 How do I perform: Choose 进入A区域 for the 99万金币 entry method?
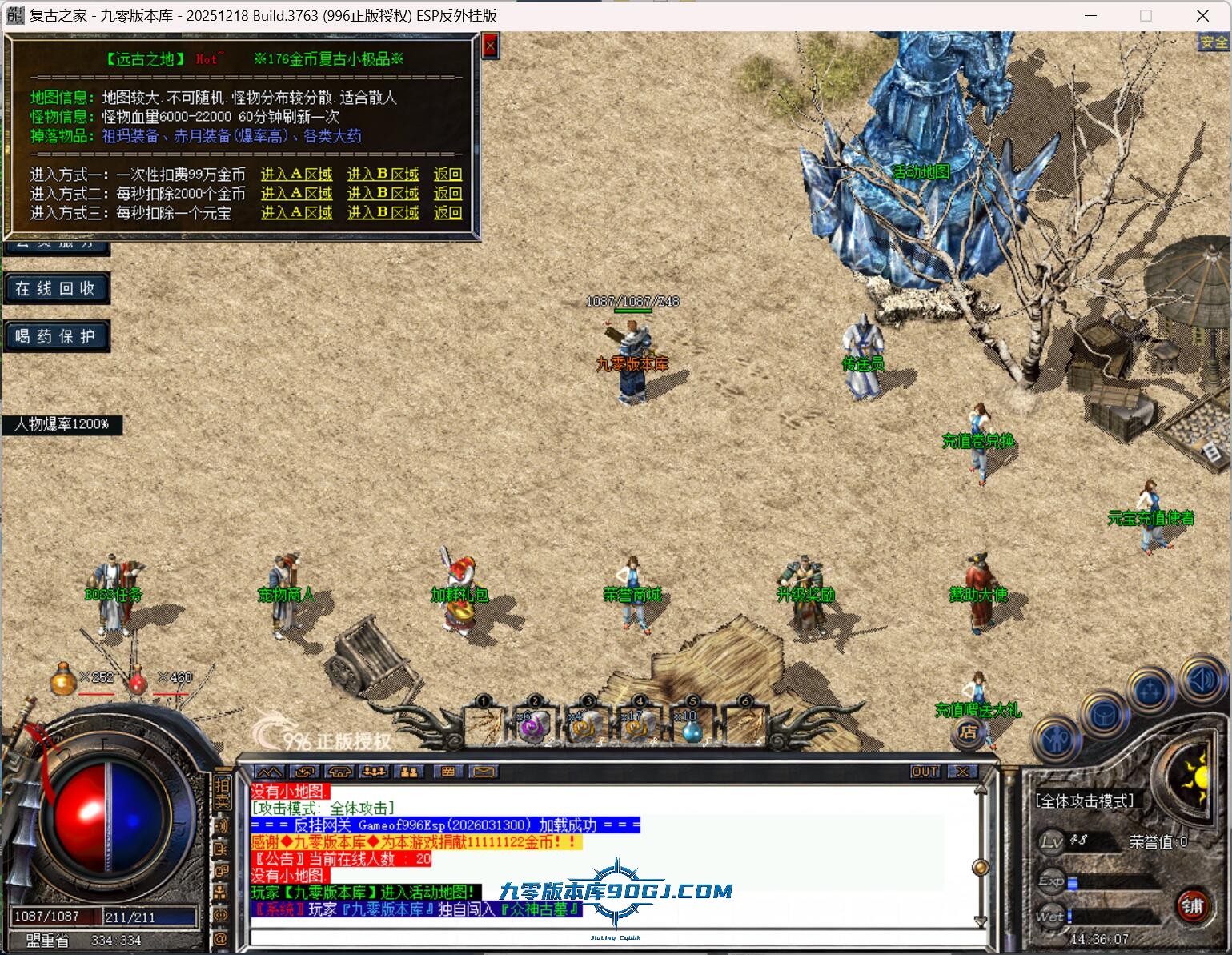tap(296, 175)
